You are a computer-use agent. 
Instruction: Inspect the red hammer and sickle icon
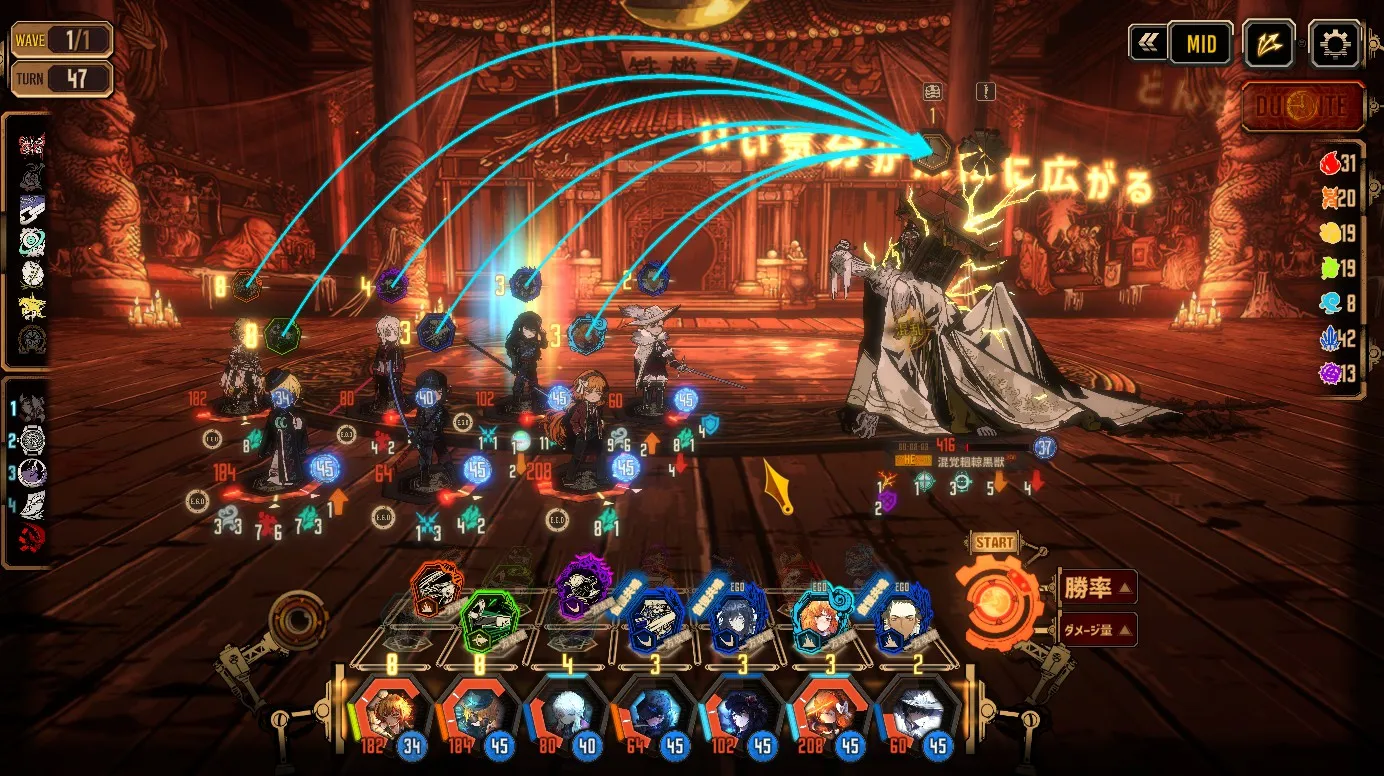click(32, 539)
